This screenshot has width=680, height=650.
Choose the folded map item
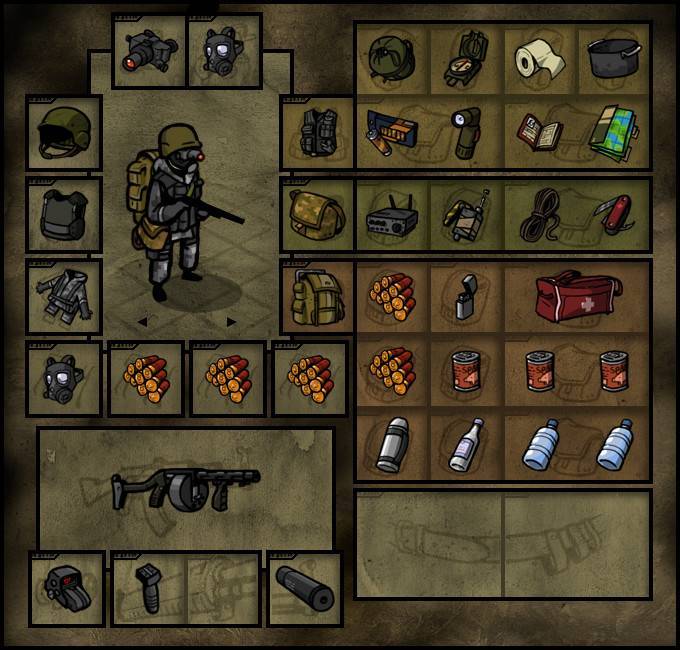pyautogui.click(x=614, y=132)
